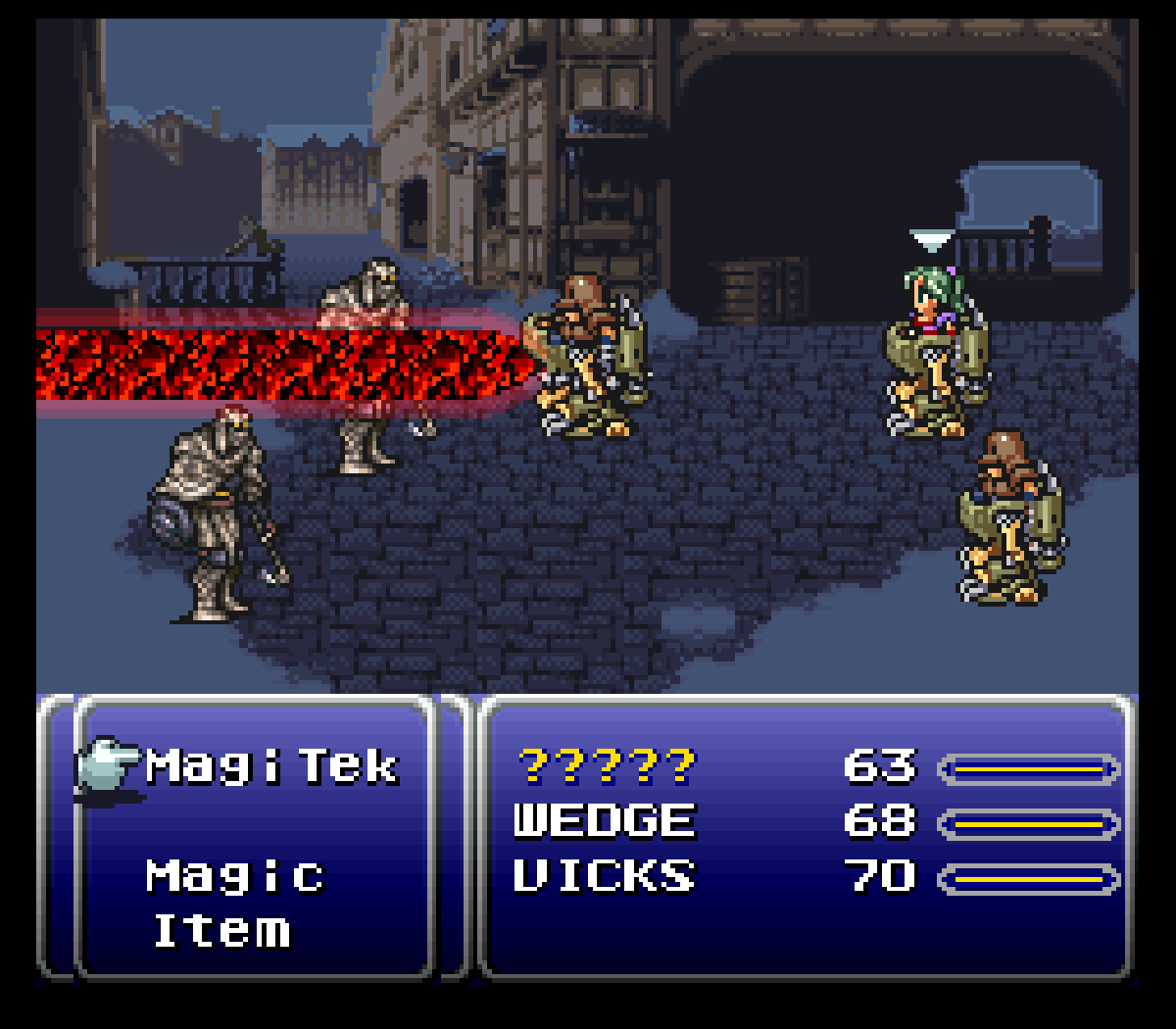Choose the Magic command
The width and height of the screenshot is (1176, 1029).
point(235,875)
